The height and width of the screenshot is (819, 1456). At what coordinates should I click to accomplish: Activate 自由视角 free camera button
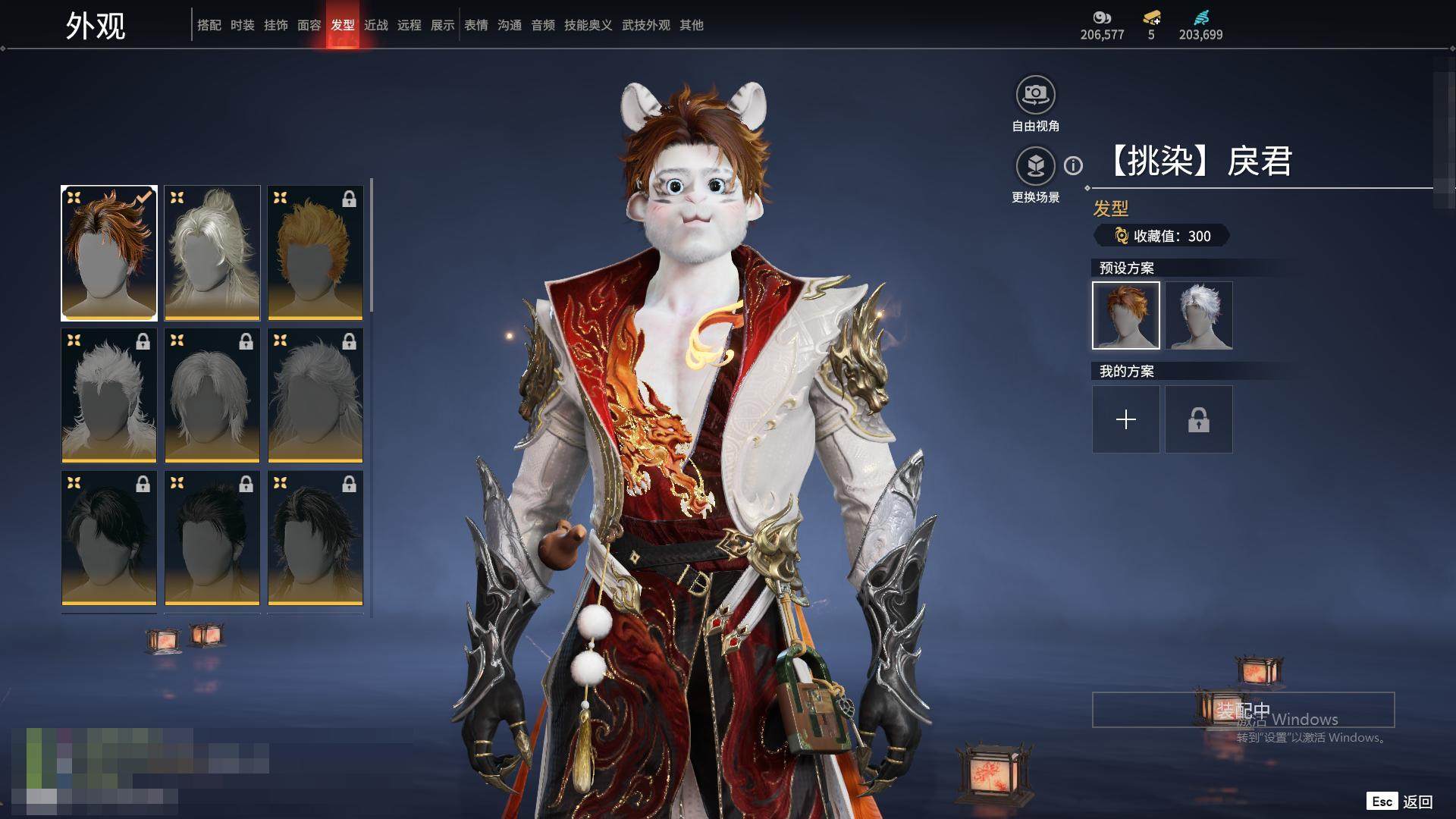click(x=1035, y=95)
